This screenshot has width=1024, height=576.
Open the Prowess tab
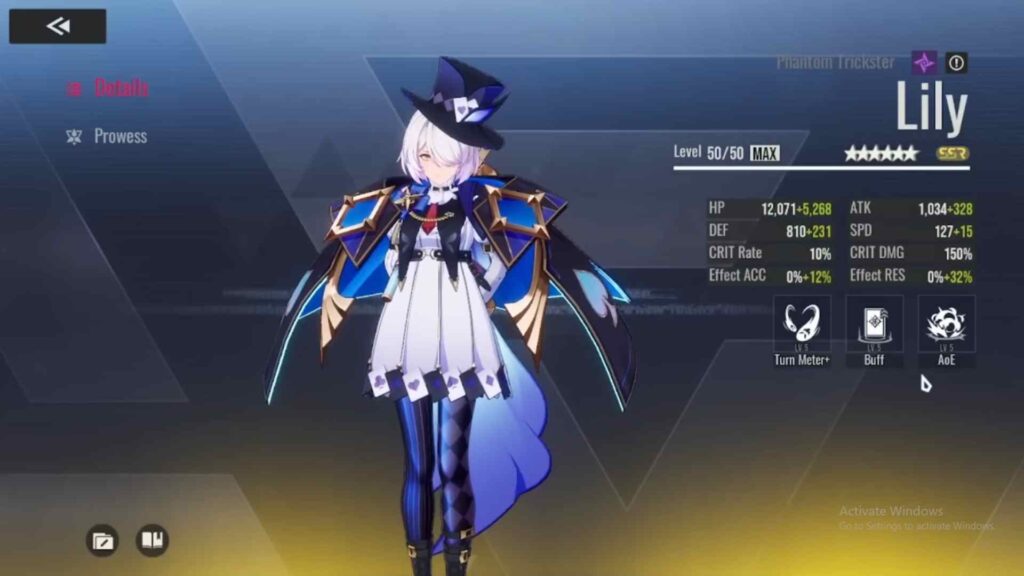[x=109, y=136]
